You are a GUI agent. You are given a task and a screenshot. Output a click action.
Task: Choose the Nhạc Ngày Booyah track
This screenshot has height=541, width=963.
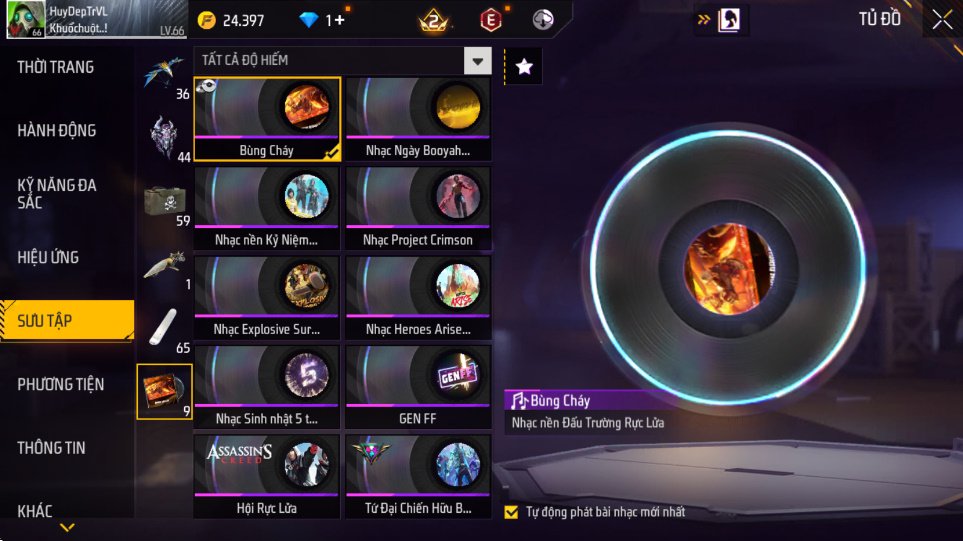[418, 119]
